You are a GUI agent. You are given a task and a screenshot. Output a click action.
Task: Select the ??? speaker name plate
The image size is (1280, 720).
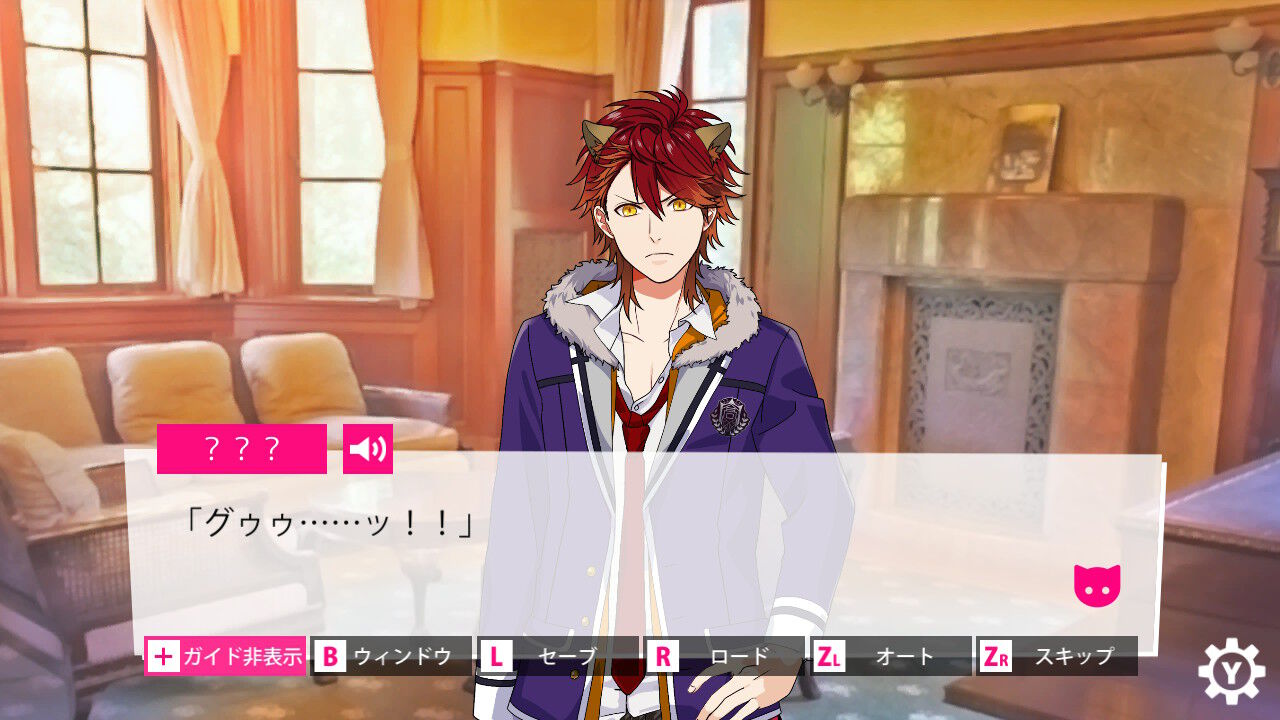coord(243,446)
